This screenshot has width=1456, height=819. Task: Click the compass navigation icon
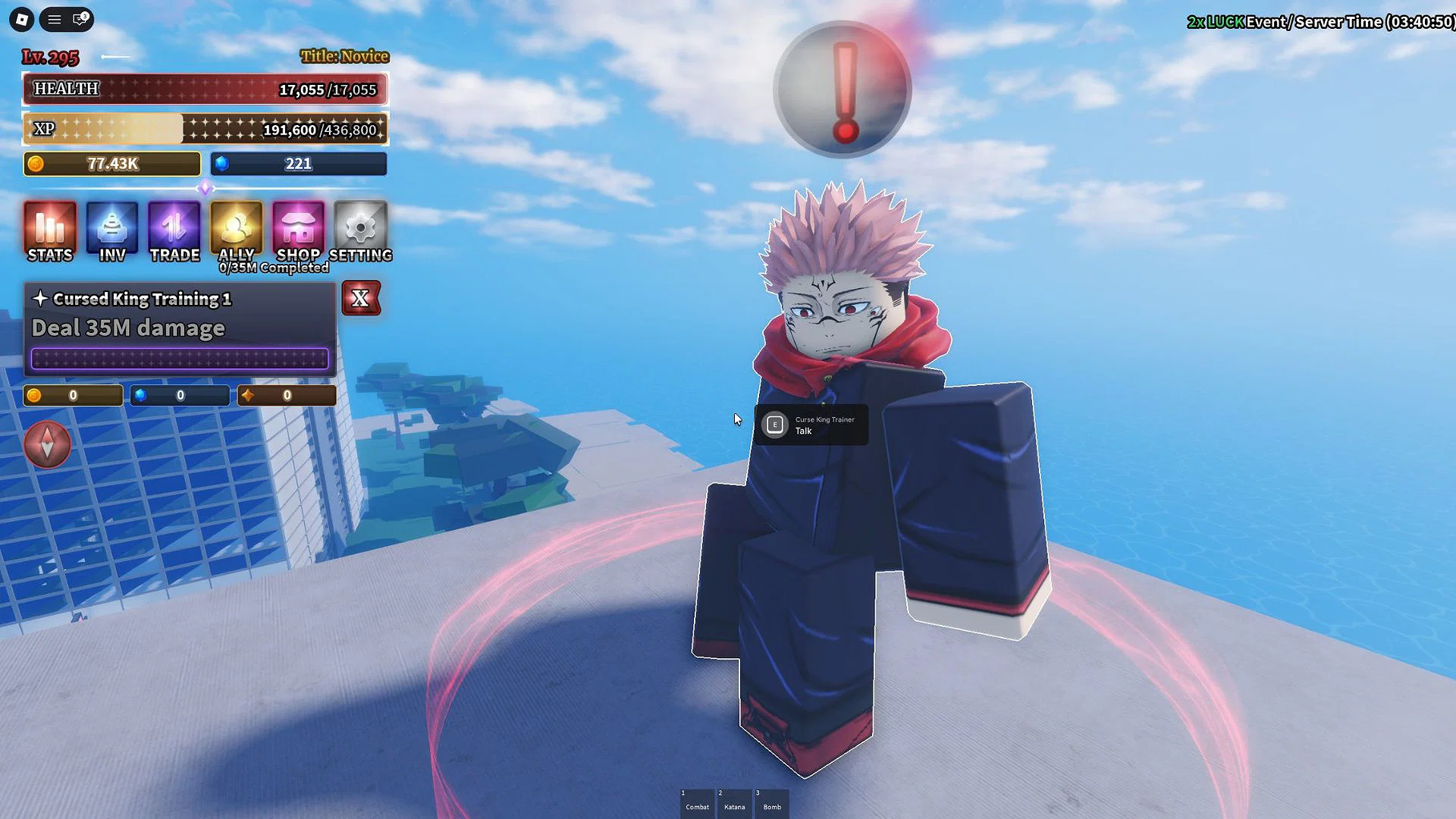click(47, 445)
